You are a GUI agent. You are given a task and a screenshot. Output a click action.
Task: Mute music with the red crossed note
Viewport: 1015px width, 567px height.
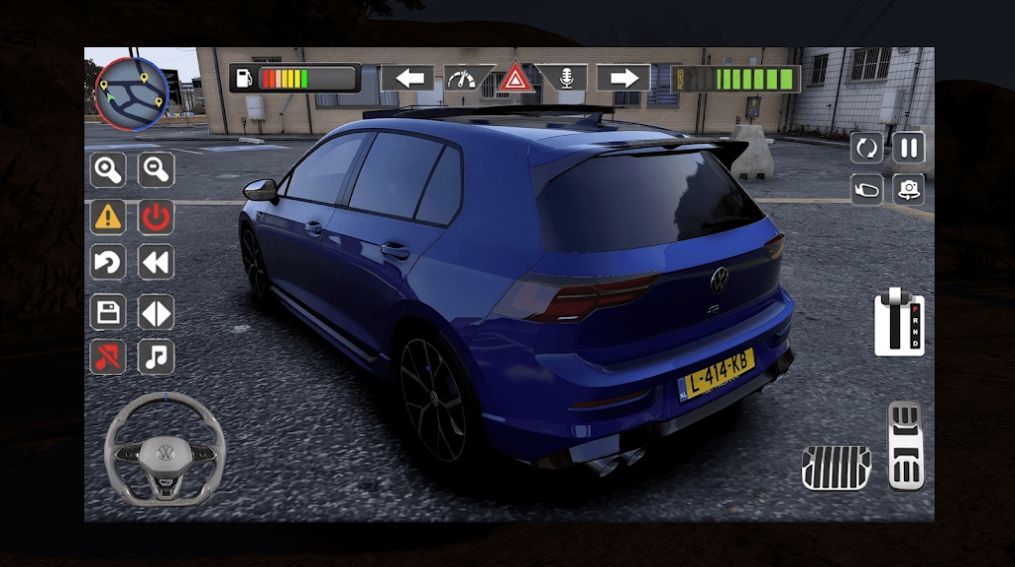[108, 357]
